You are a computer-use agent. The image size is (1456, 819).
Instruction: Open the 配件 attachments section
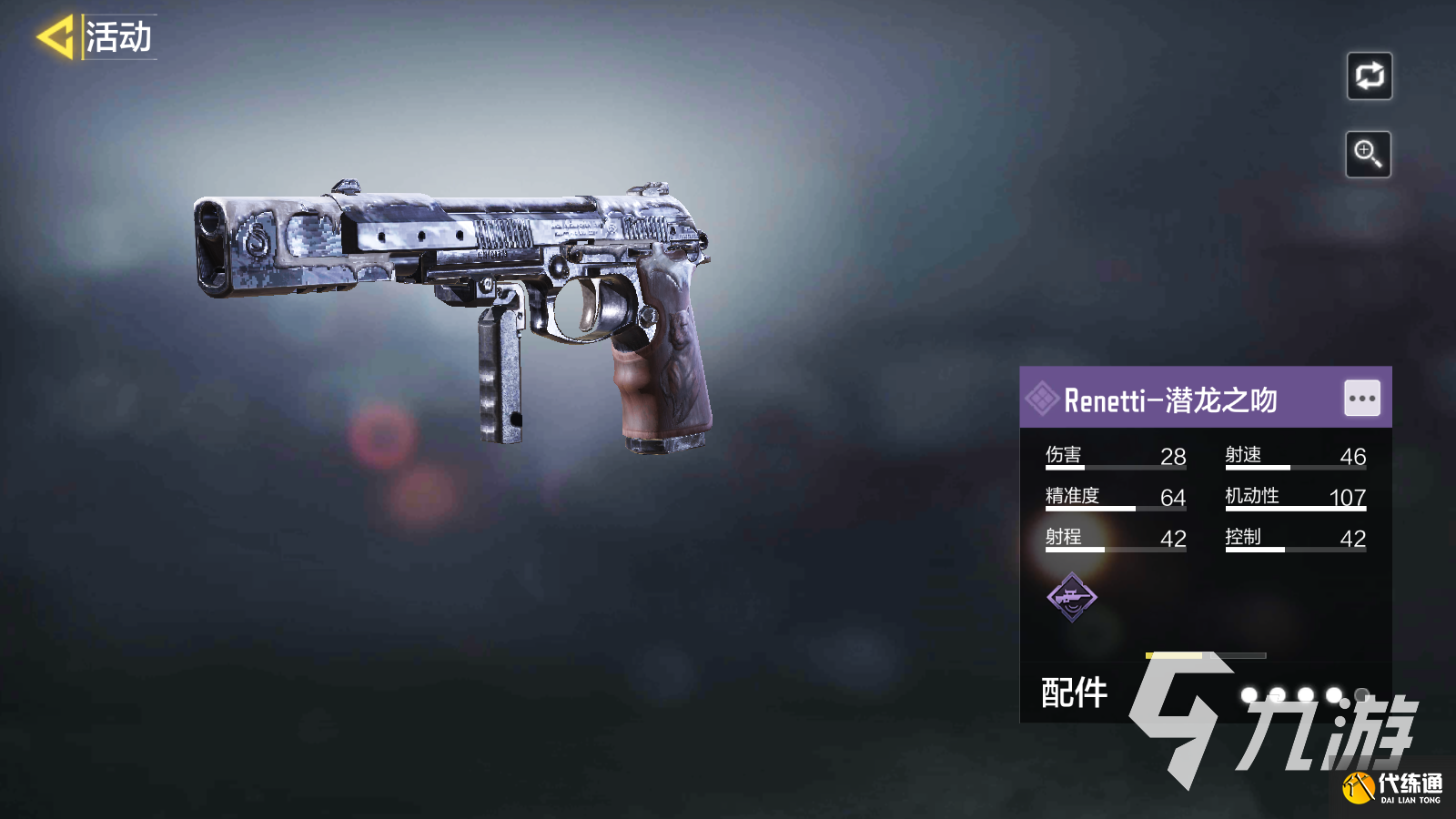tap(1075, 693)
